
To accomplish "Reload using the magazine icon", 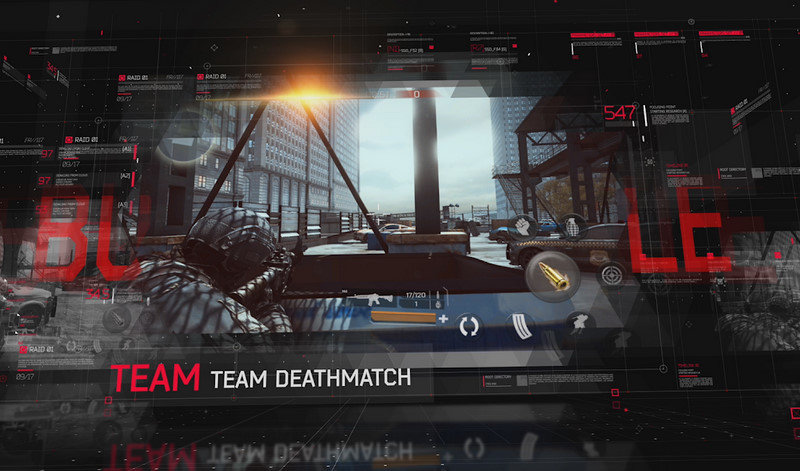I will tap(524, 325).
